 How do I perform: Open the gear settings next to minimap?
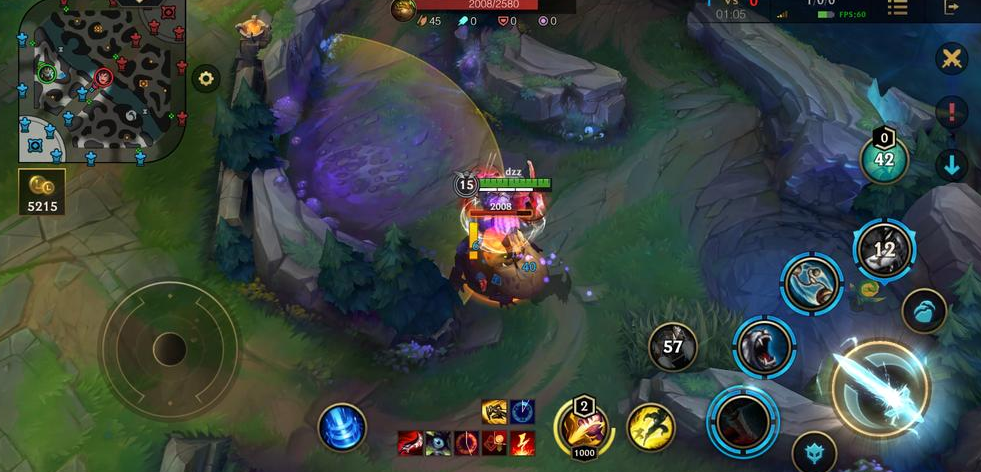click(x=206, y=78)
